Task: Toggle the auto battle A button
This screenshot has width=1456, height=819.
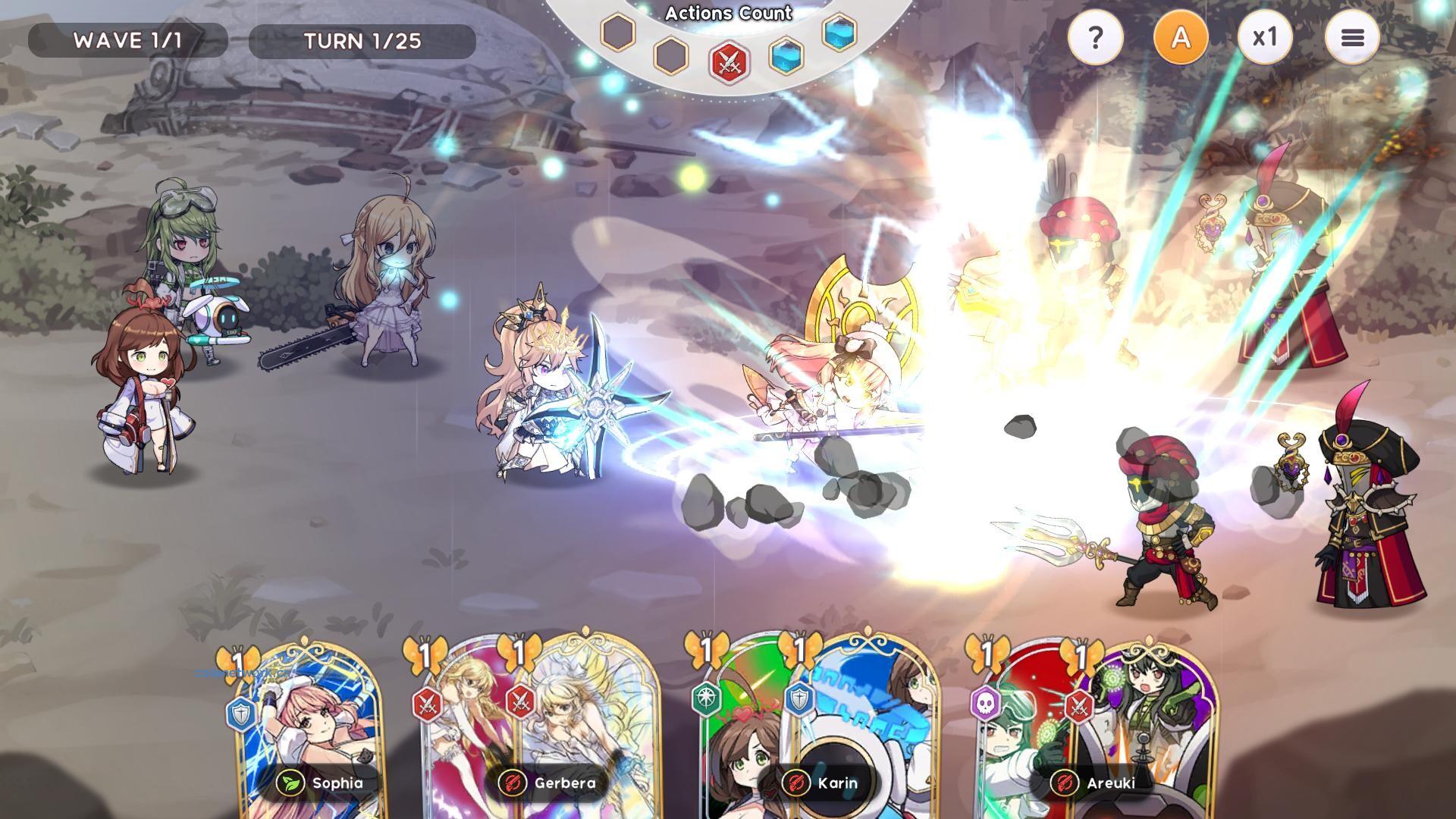Action: [x=1180, y=38]
